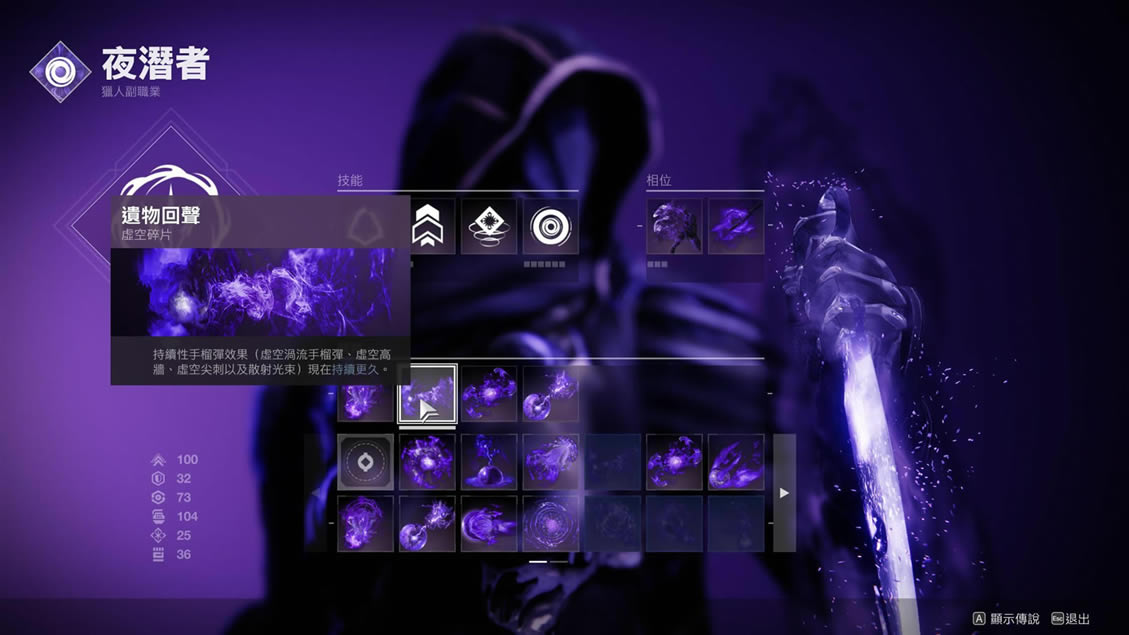Open the spiral vortex grenade ability
Image resolution: width=1129 pixels, height=635 pixels.
[x=551, y=226]
